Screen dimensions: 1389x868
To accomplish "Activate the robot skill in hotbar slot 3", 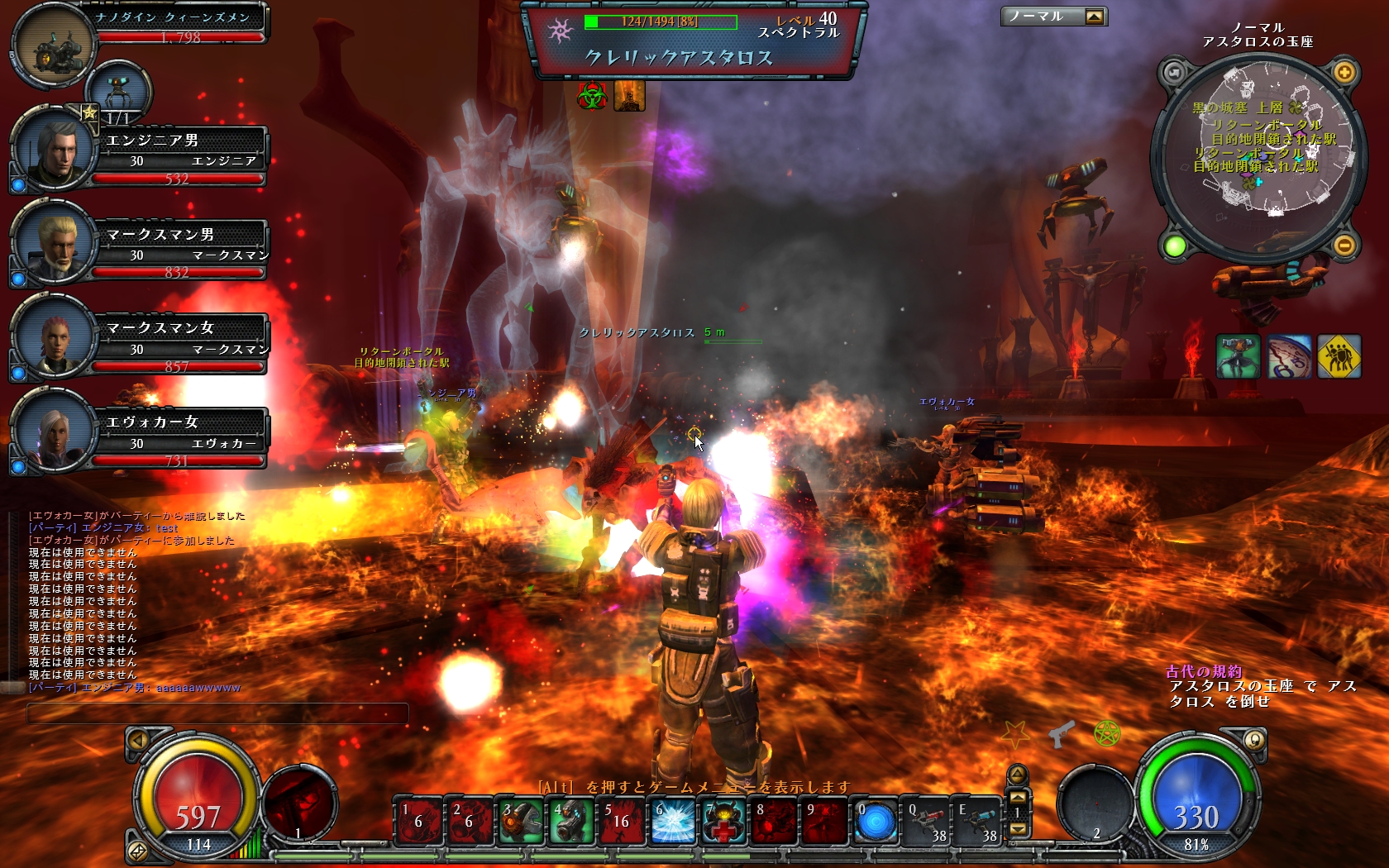I will [521, 822].
